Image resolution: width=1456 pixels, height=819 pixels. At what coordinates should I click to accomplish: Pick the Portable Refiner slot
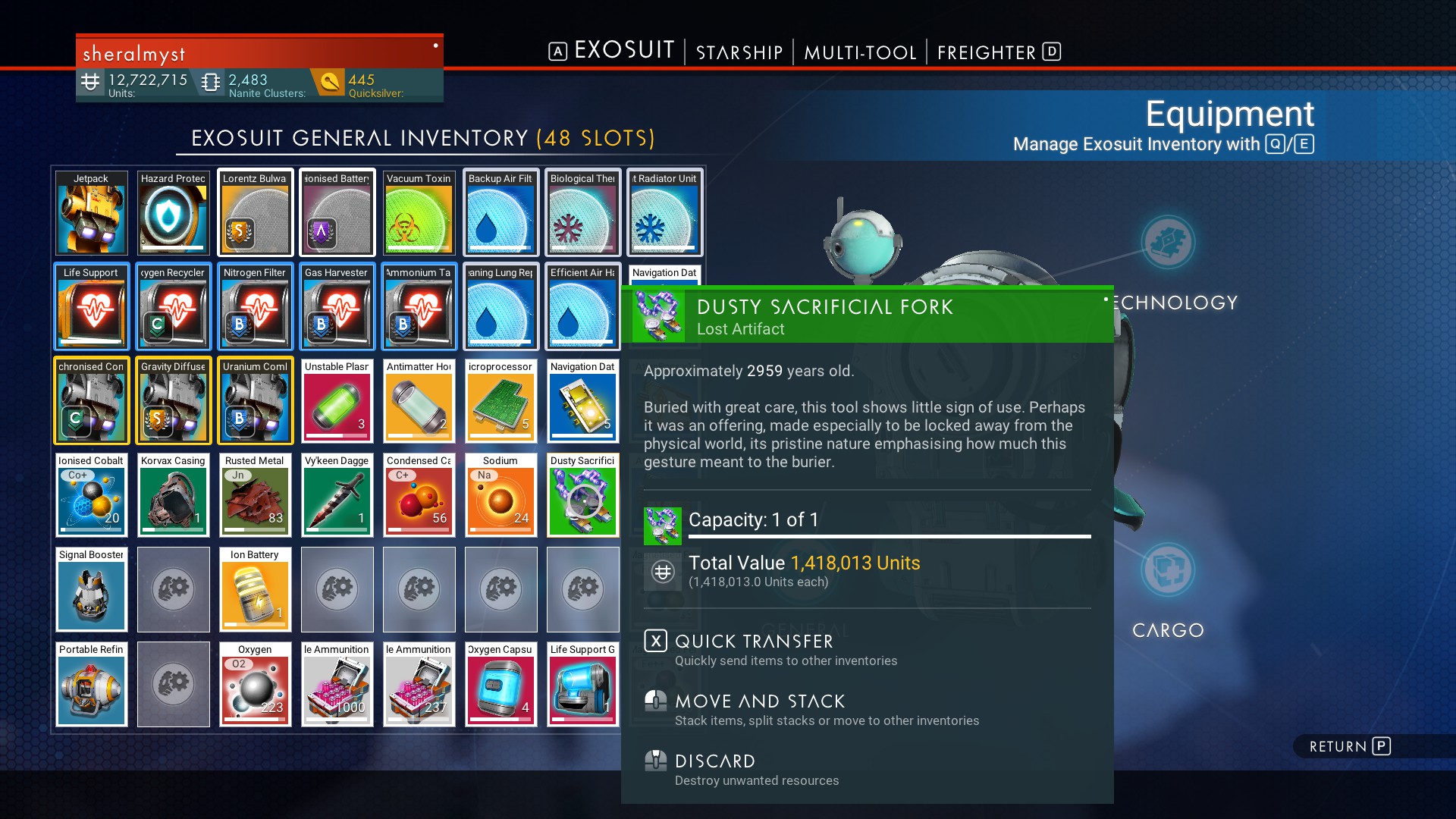pos(91,684)
